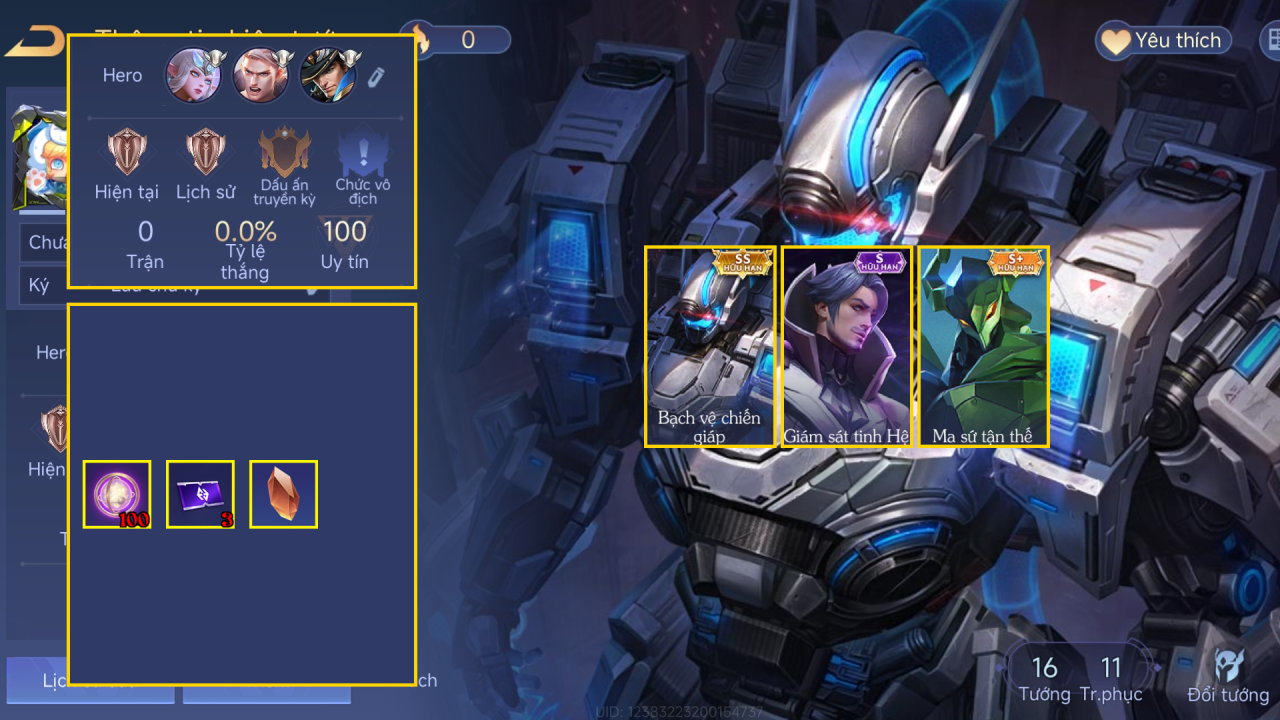
Task: Choose the Ma sứ tận thế skin card
Action: coord(984,346)
